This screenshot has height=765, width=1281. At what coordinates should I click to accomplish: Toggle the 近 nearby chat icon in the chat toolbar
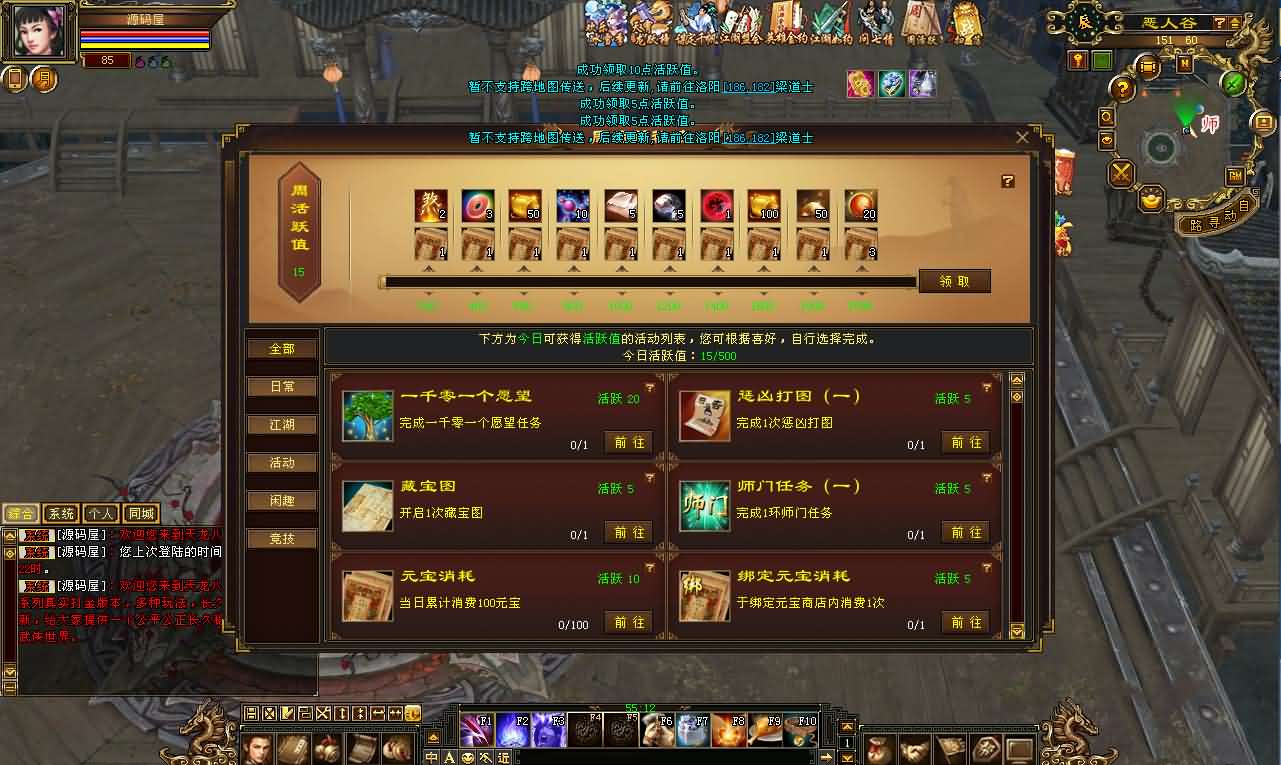coord(504,757)
